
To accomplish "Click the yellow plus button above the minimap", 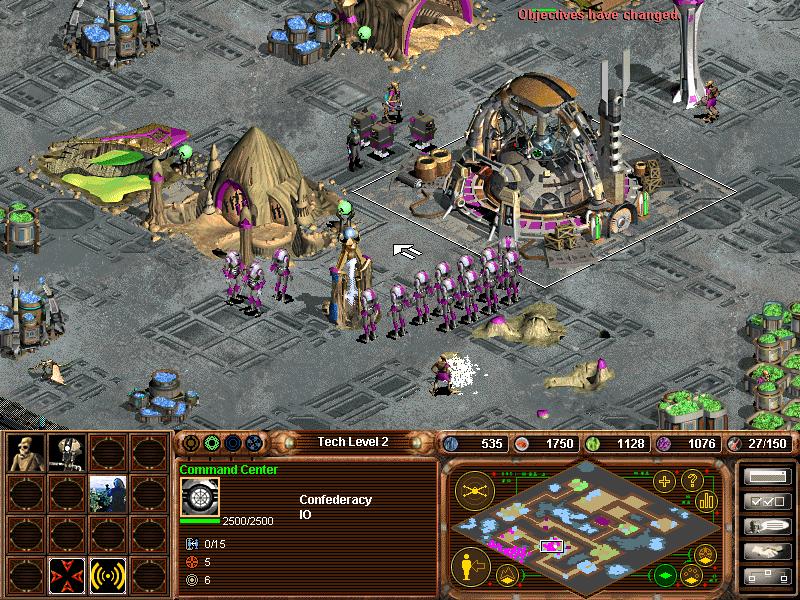I will click(x=663, y=481).
